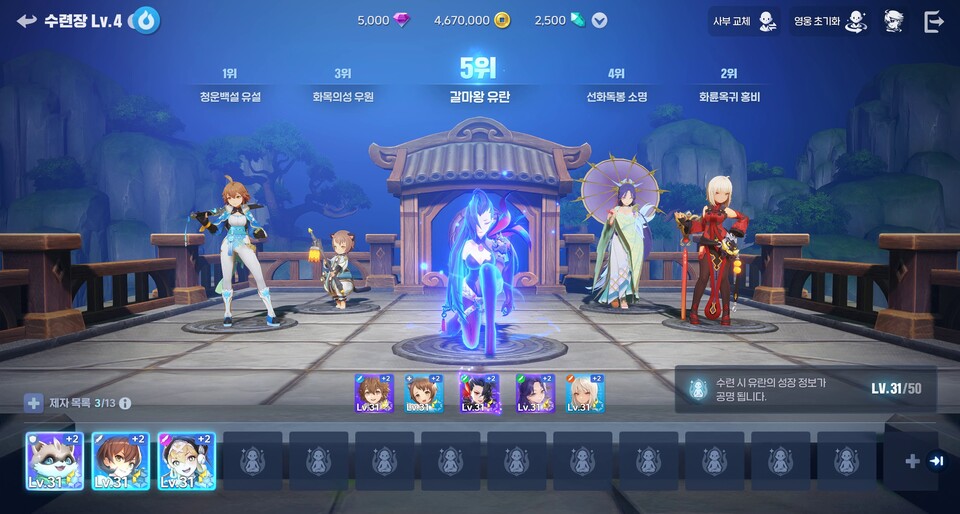Image resolution: width=960 pixels, height=514 pixels.
Task: Collapse the disciple list with the arrow button
Action: point(936,461)
